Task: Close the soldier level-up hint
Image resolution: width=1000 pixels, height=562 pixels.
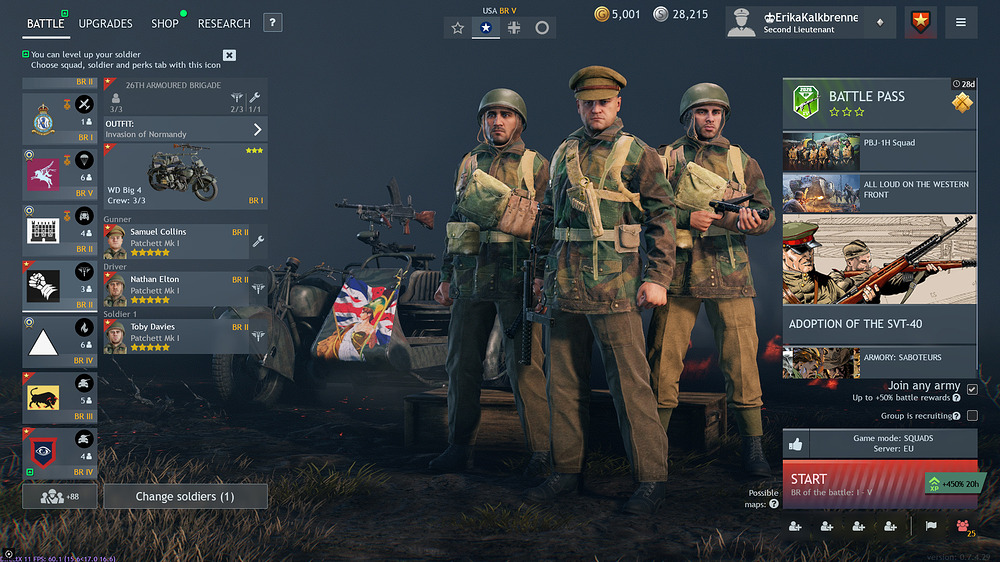Action: (x=229, y=55)
